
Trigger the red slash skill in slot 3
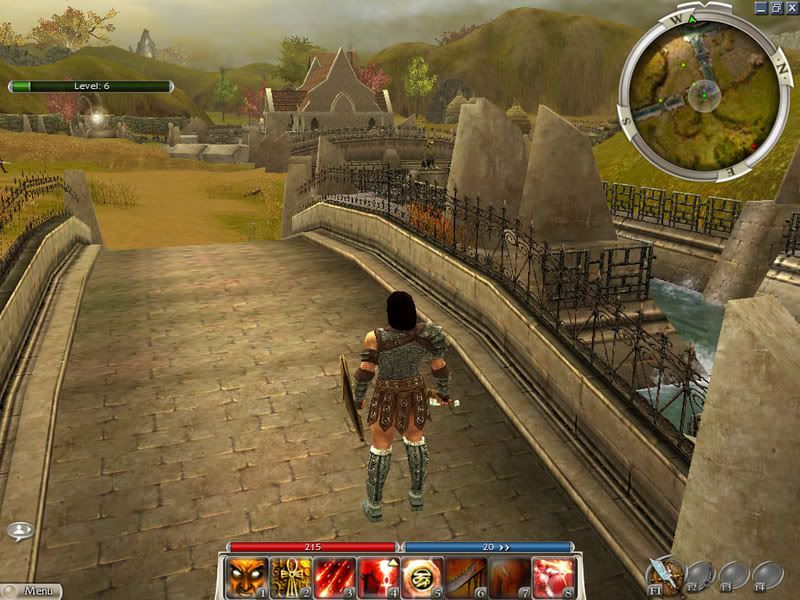pos(334,577)
